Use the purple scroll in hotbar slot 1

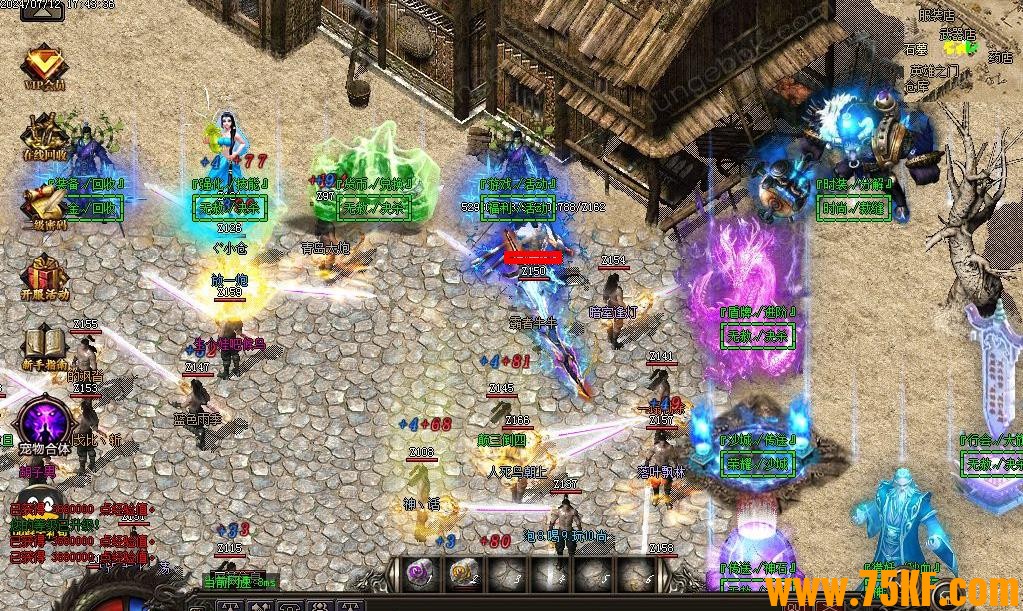pos(417,573)
